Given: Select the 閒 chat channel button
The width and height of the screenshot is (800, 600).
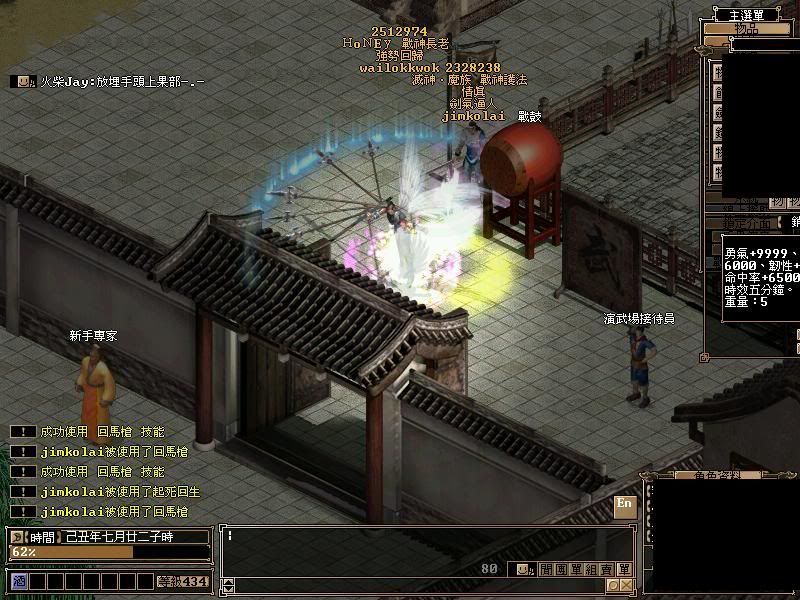Looking at the screenshot, I should click(x=546, y=569).
